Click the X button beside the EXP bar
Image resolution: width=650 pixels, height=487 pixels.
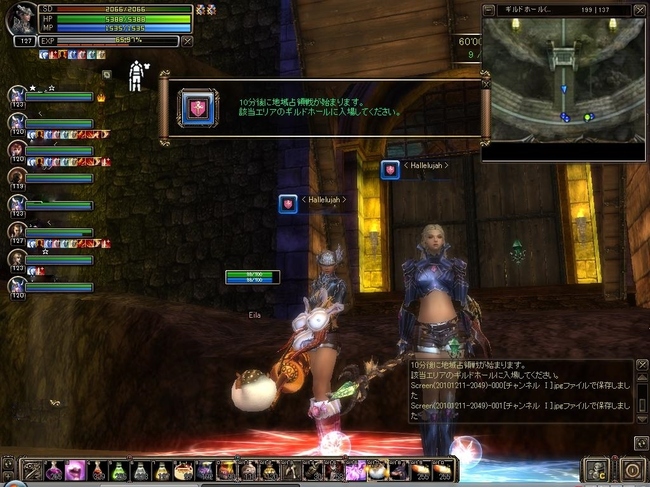[186, 42]
